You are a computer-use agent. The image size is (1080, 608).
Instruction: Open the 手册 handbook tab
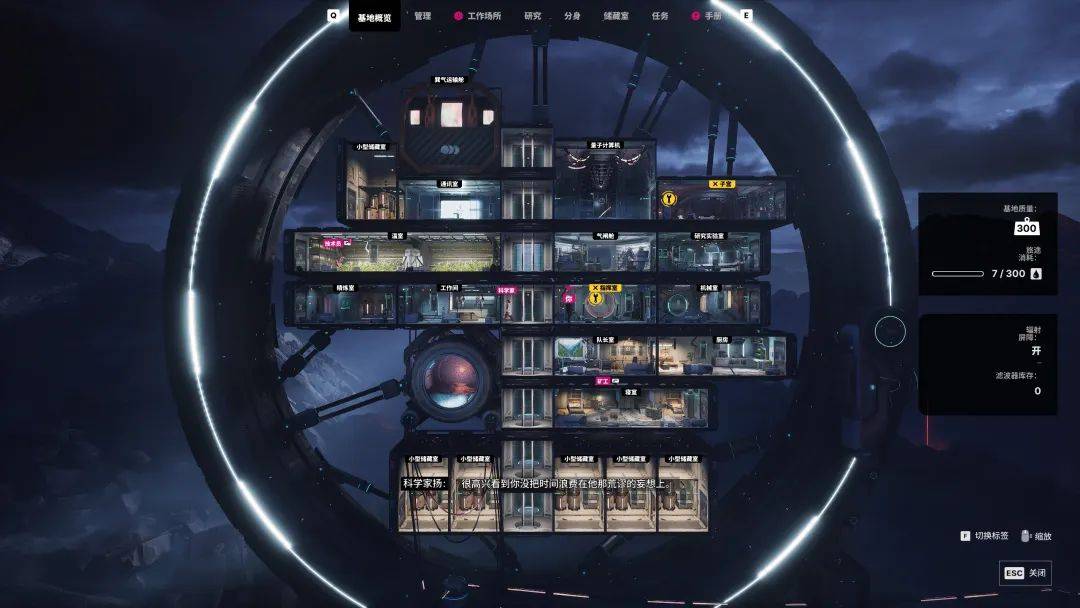tap(712, 16)
